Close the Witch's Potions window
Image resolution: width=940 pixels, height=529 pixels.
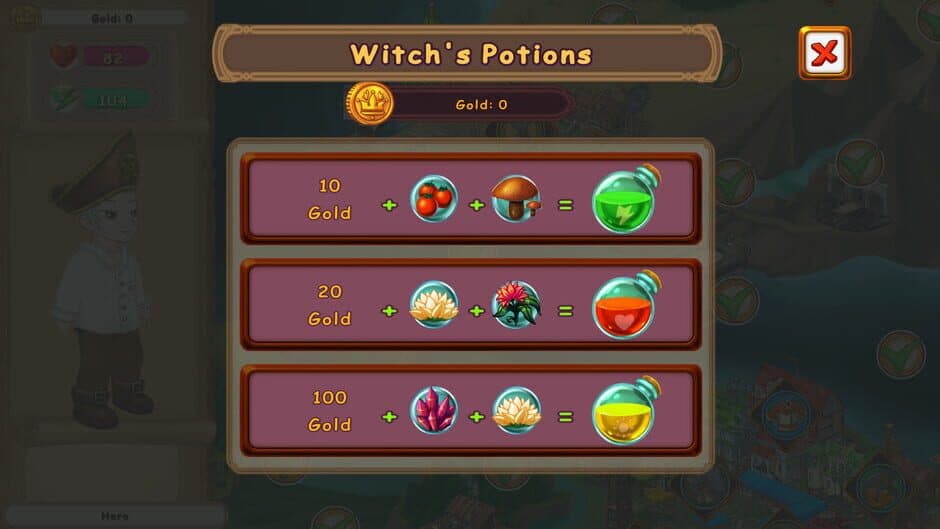824,53
